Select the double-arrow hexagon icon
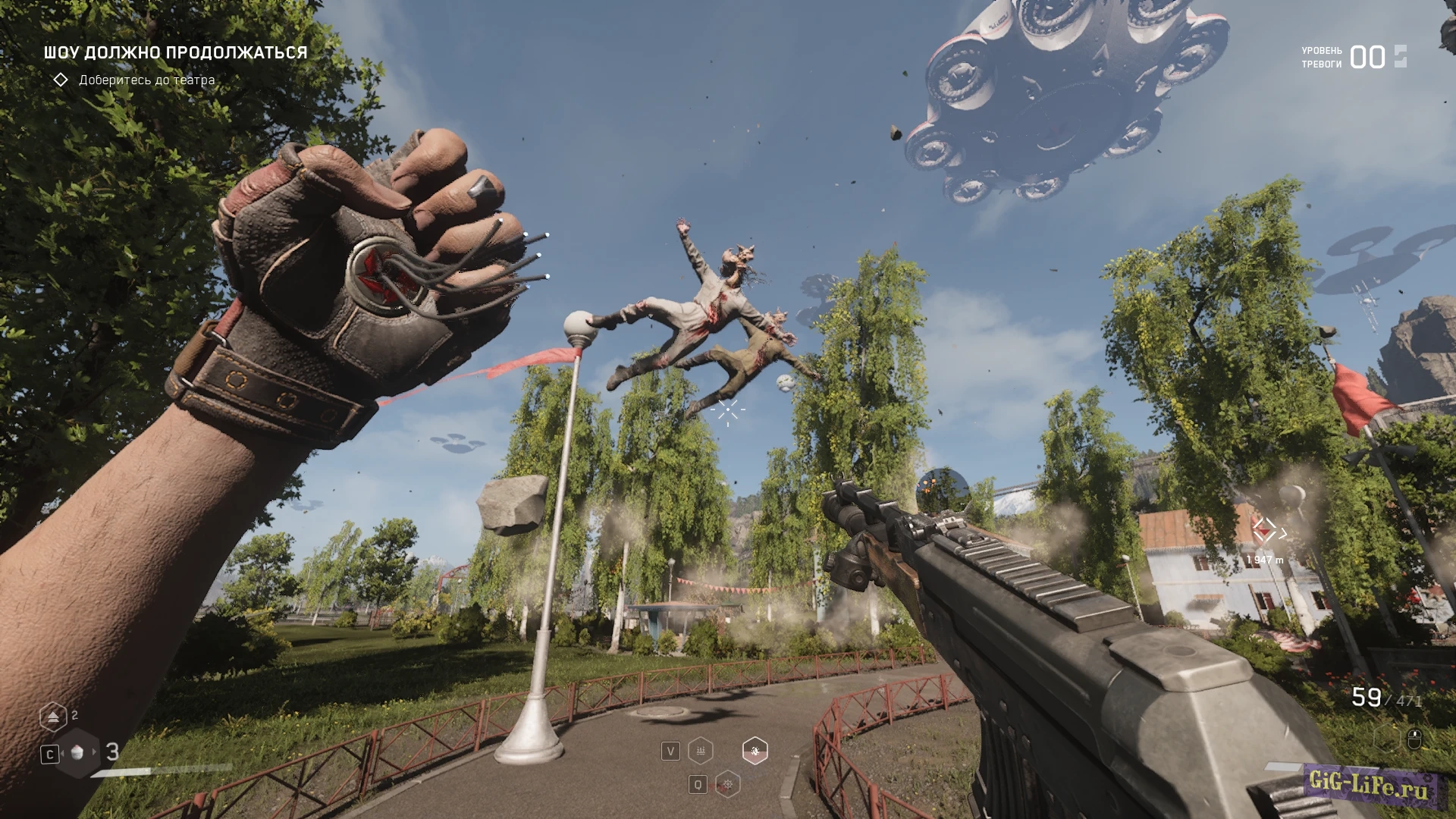The width and height of the screenshot is (1456, 819). pyautogui.click(x=53, y=716)
